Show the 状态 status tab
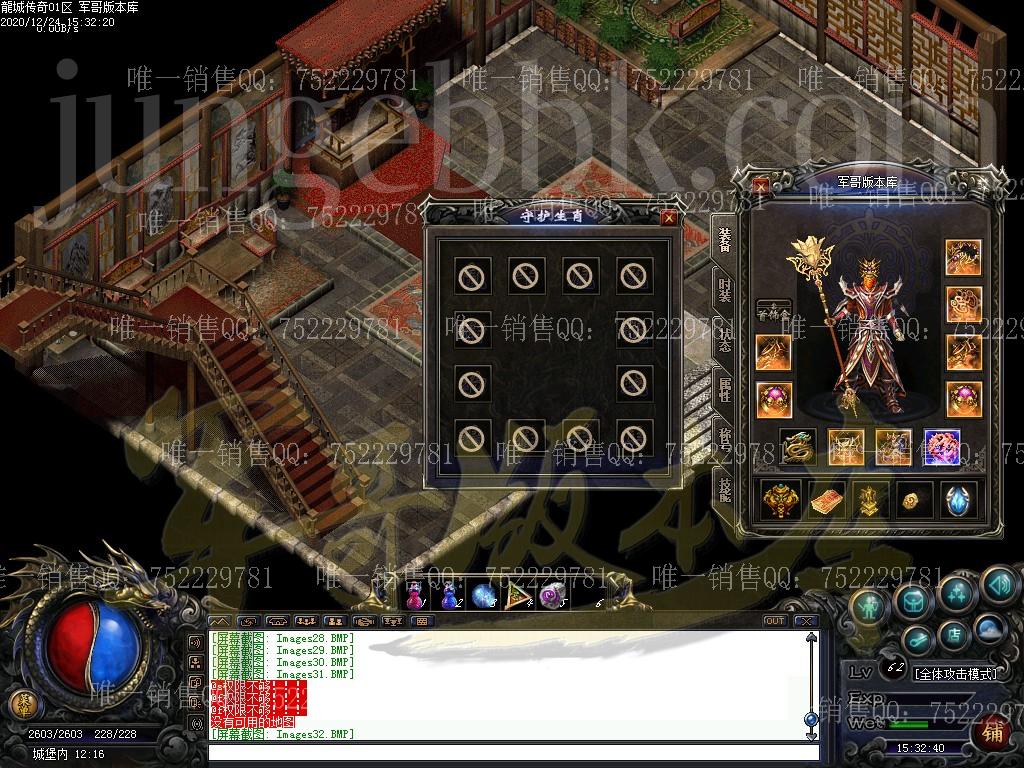The width and height of the screenshot is (1024, 768). (x=724, y=340)
